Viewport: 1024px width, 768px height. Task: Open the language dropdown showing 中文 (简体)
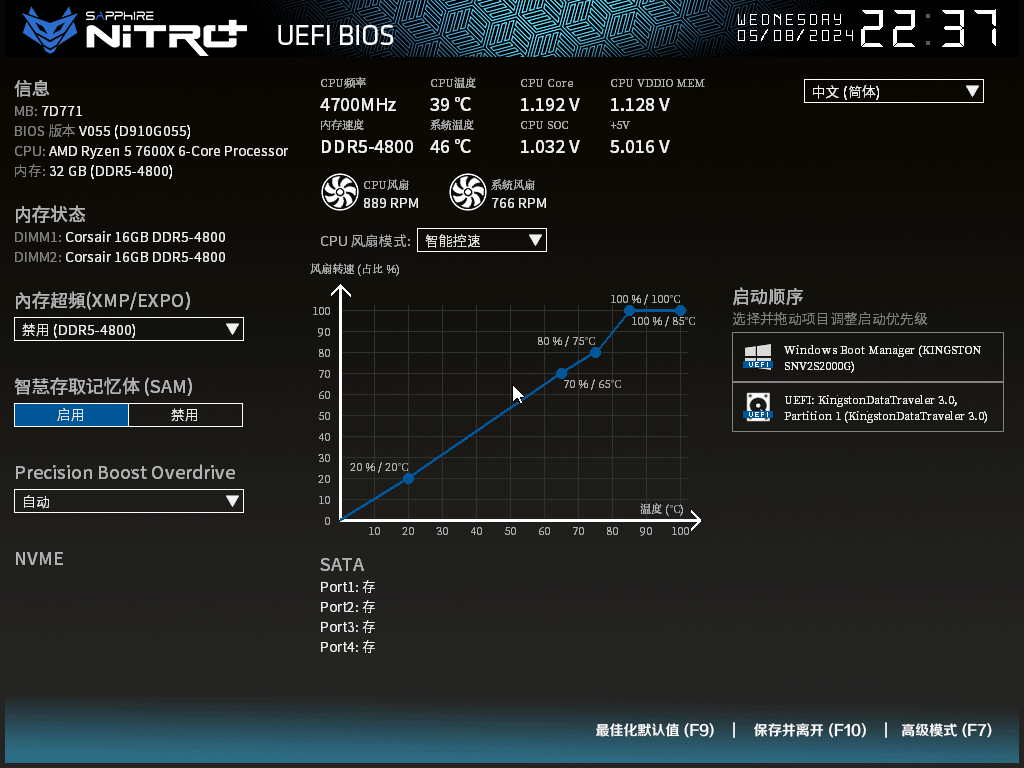click(x=893, y=92)
